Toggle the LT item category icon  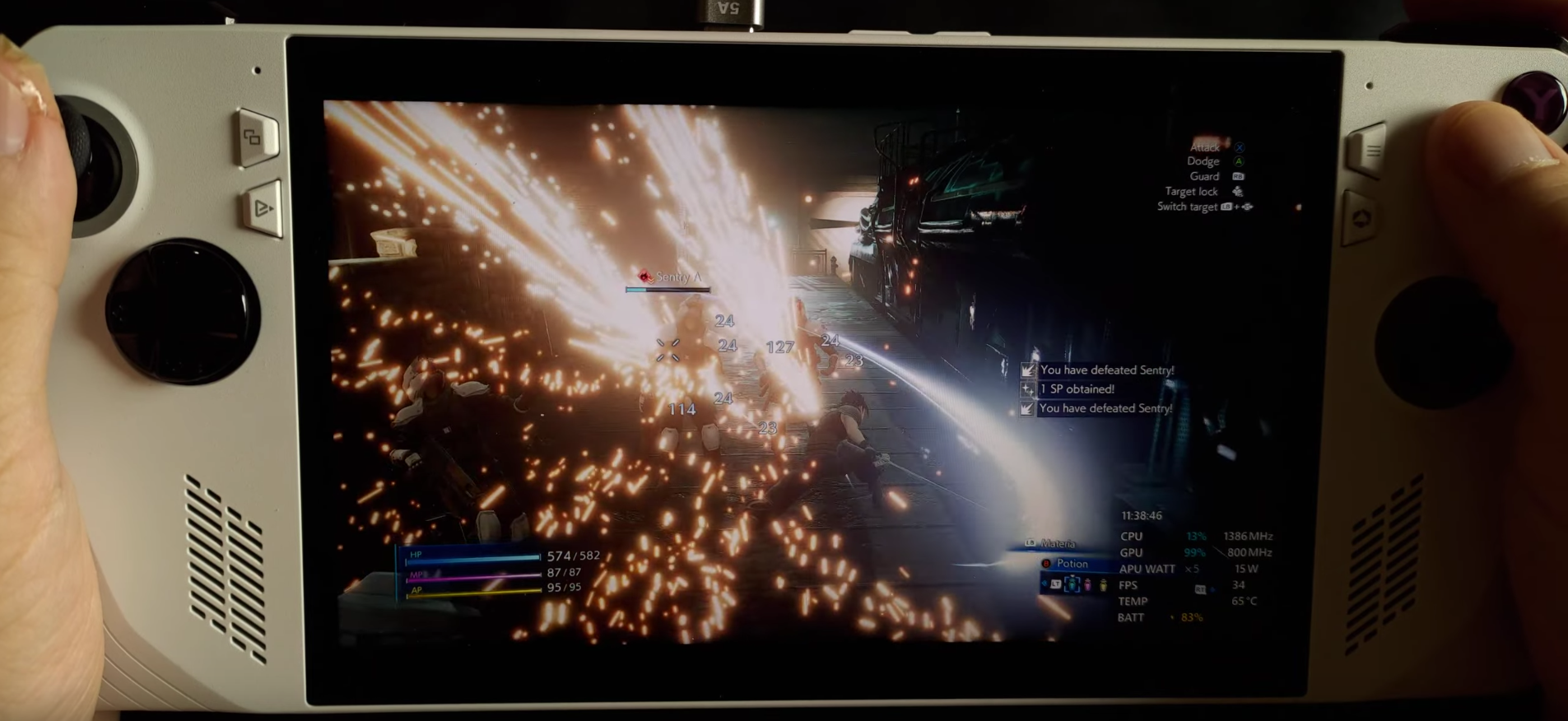point(1055,584)
